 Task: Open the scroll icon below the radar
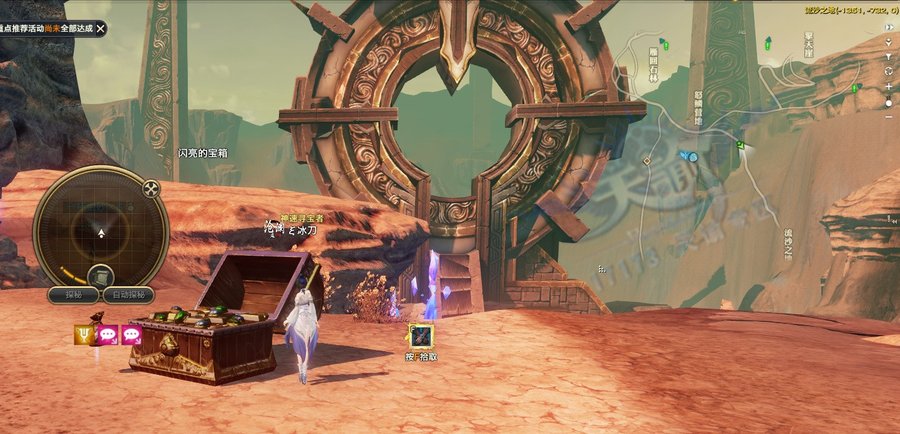(100, 276)
